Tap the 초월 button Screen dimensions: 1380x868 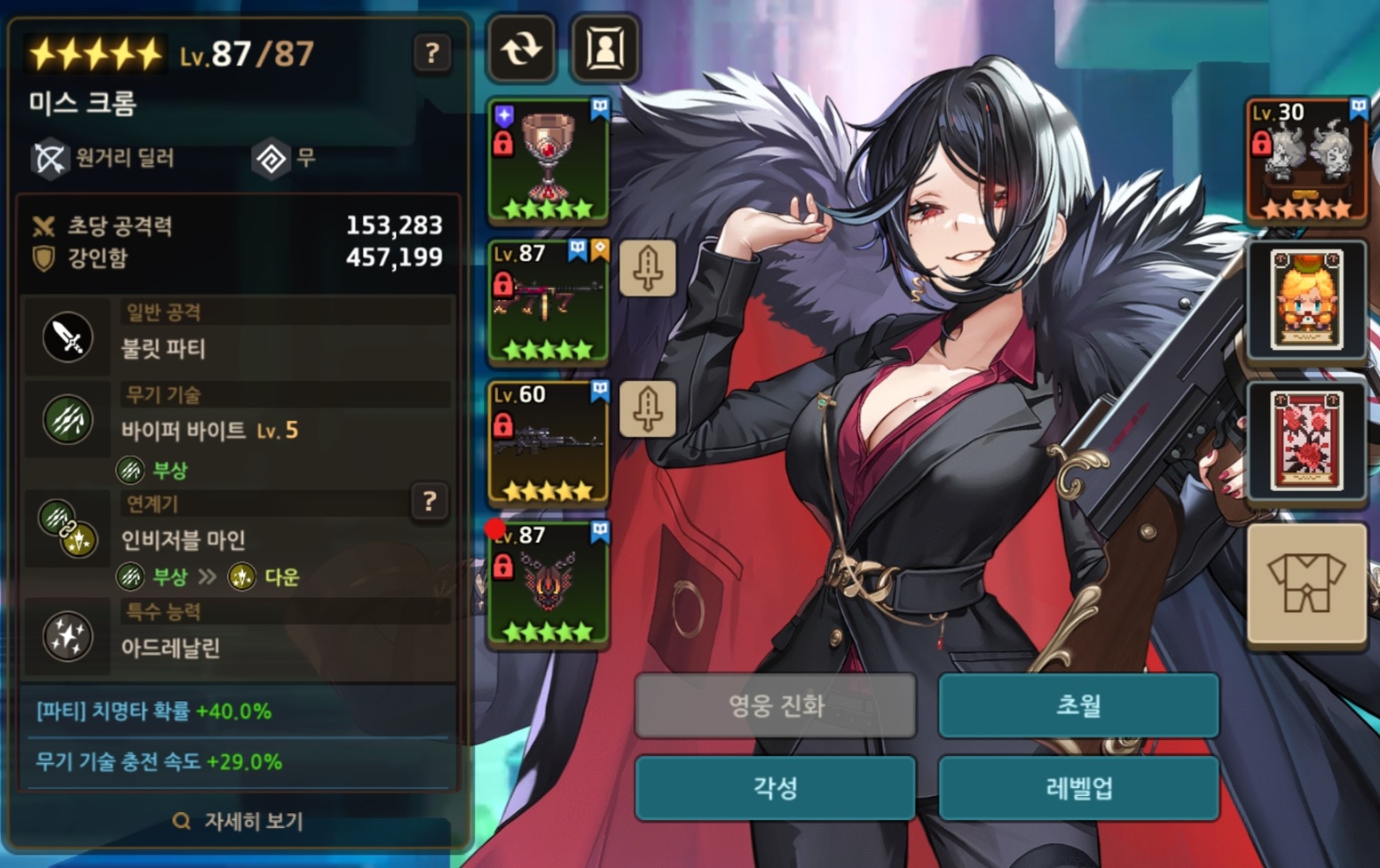tap(1078, 706)
